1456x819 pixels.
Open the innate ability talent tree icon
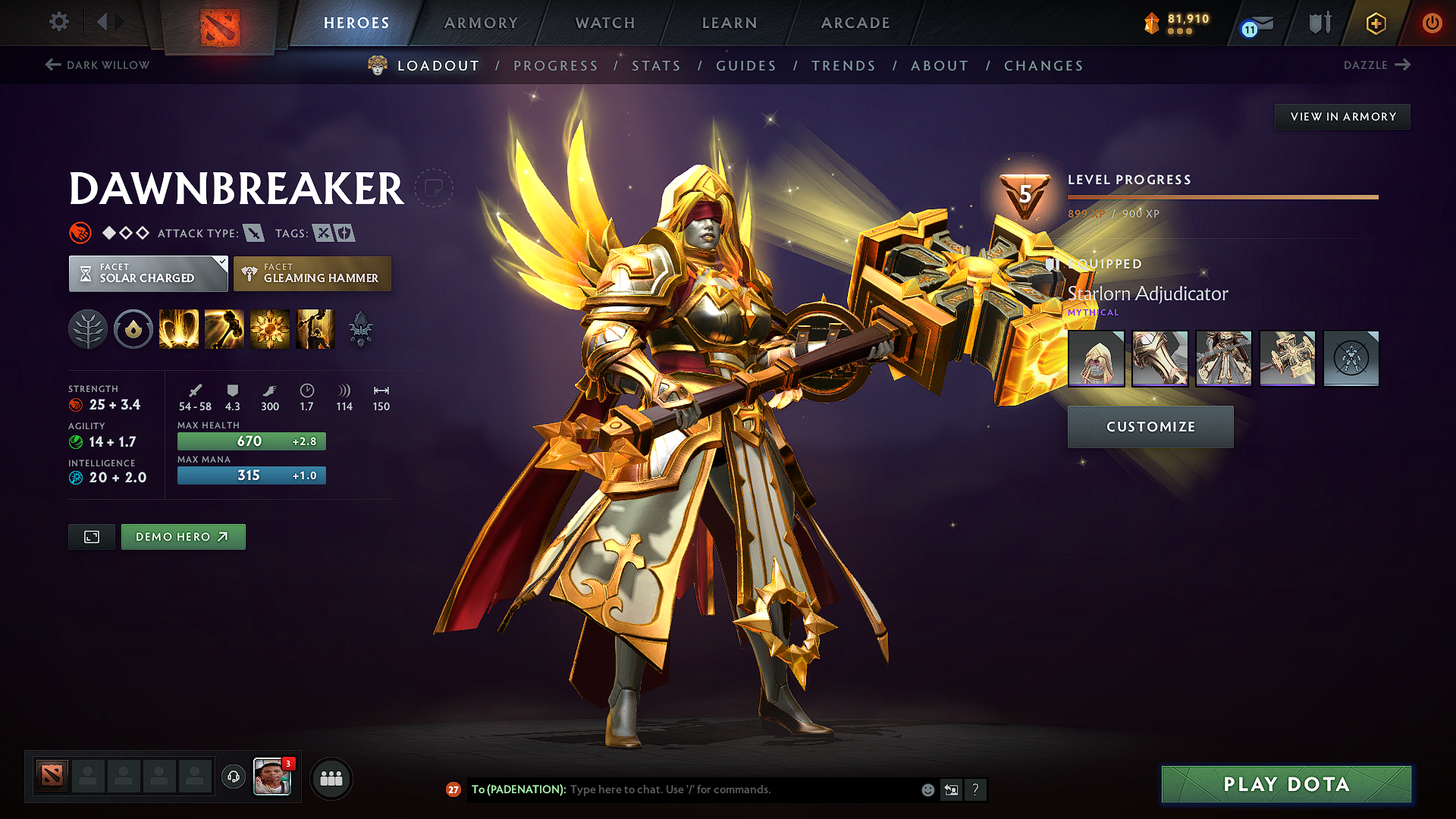(x=88, y=328)
